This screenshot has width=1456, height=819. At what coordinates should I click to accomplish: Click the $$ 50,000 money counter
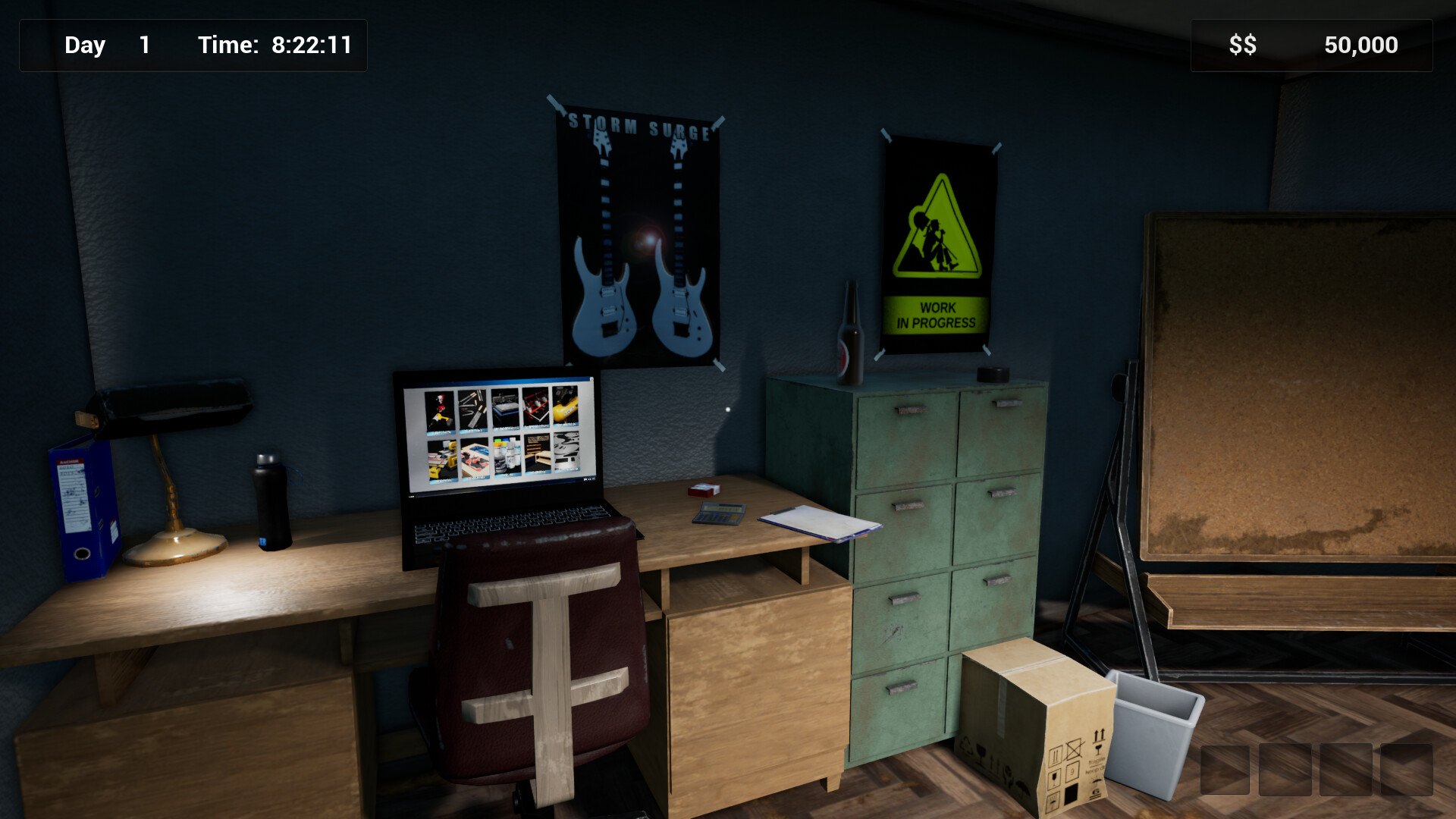1310,45
